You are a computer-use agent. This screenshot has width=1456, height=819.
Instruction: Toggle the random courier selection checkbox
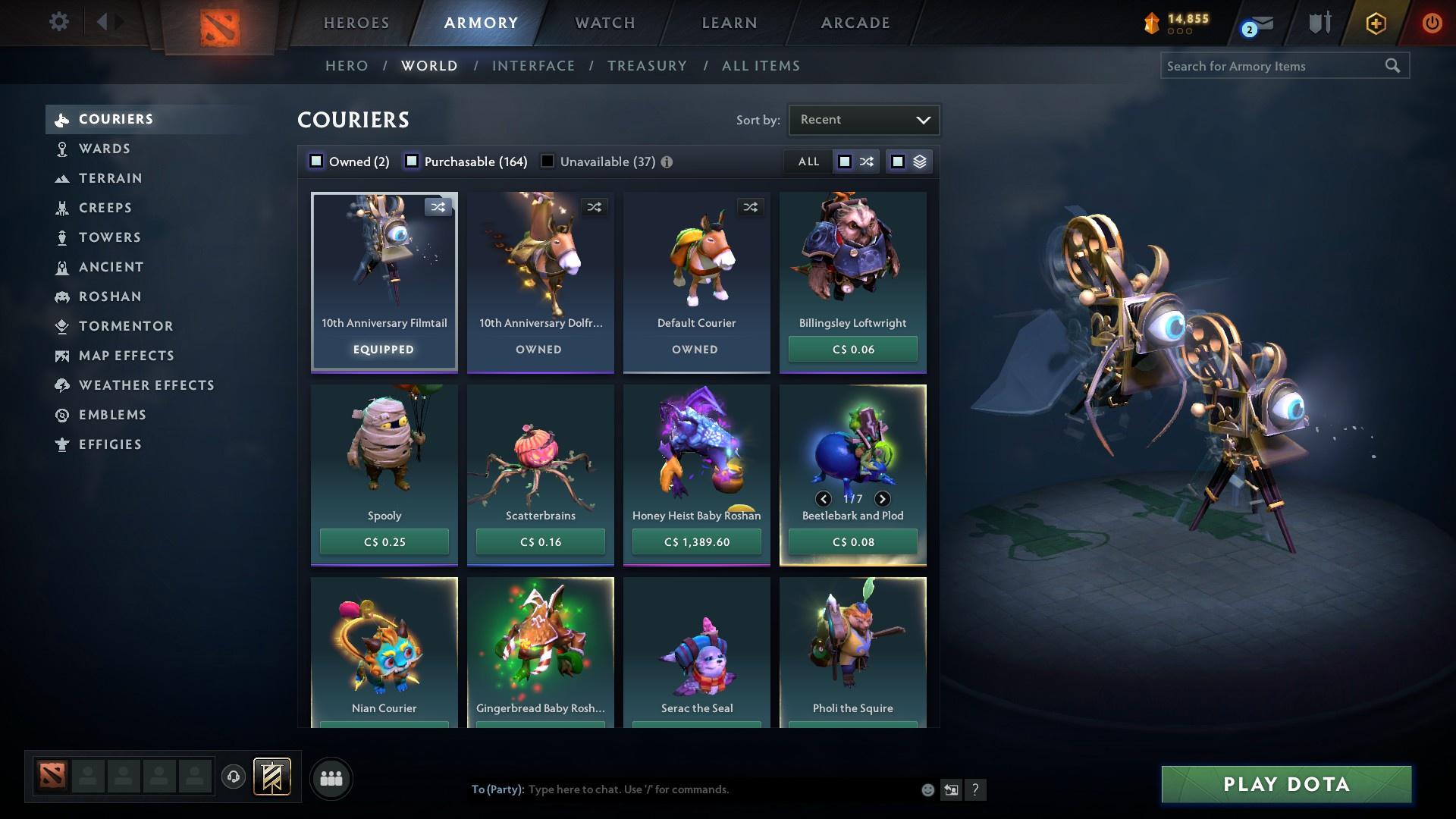(x=844, y=162)
